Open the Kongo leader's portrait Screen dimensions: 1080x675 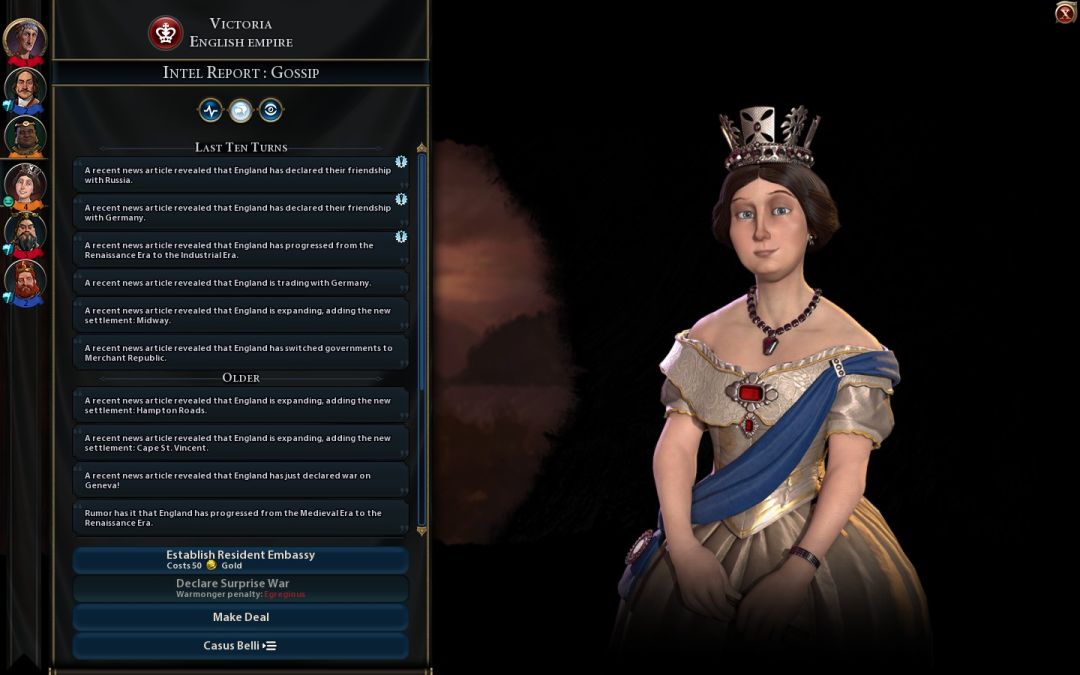[x=25, y=136]
